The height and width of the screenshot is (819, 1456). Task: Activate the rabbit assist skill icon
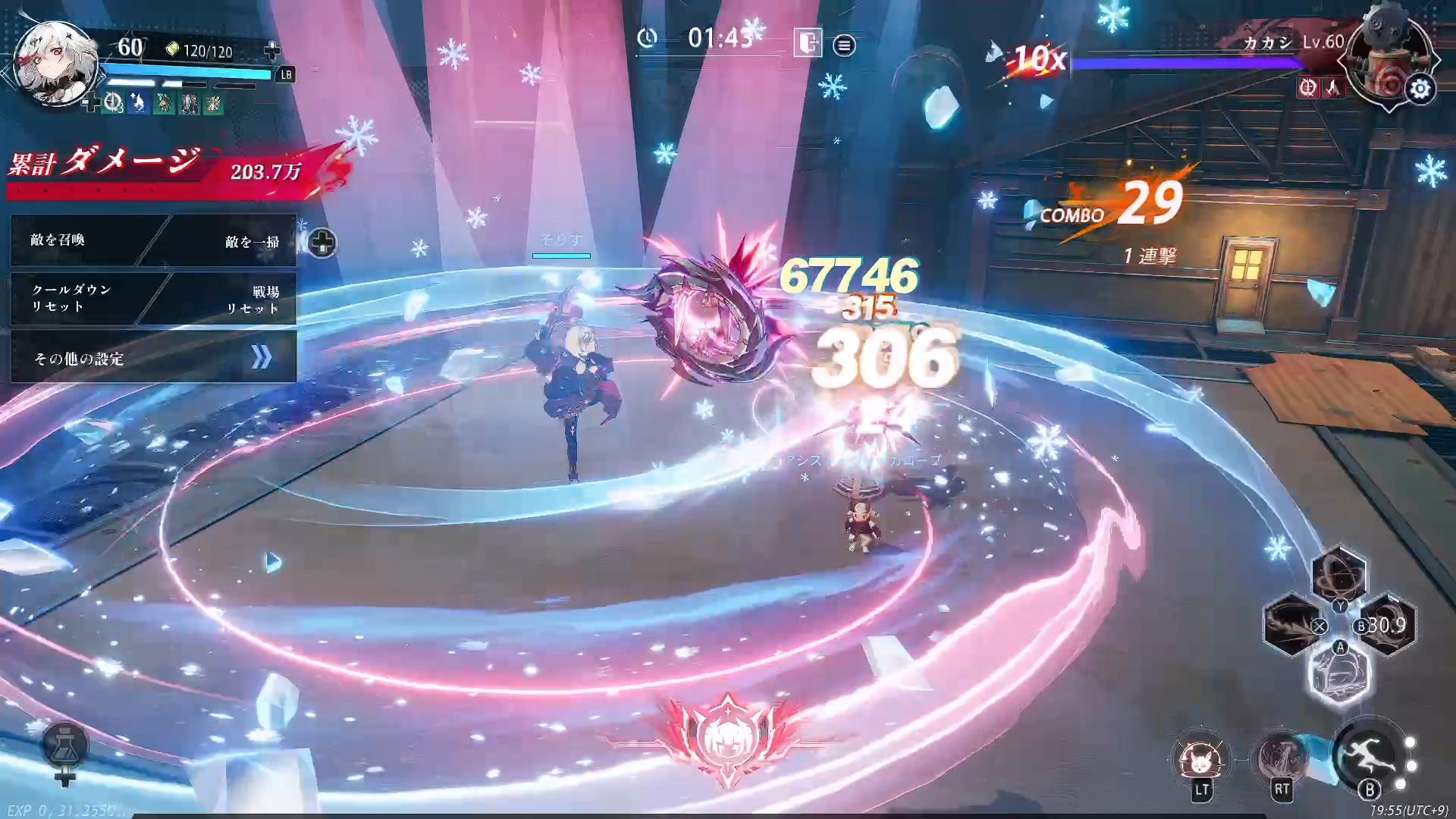1200,758
